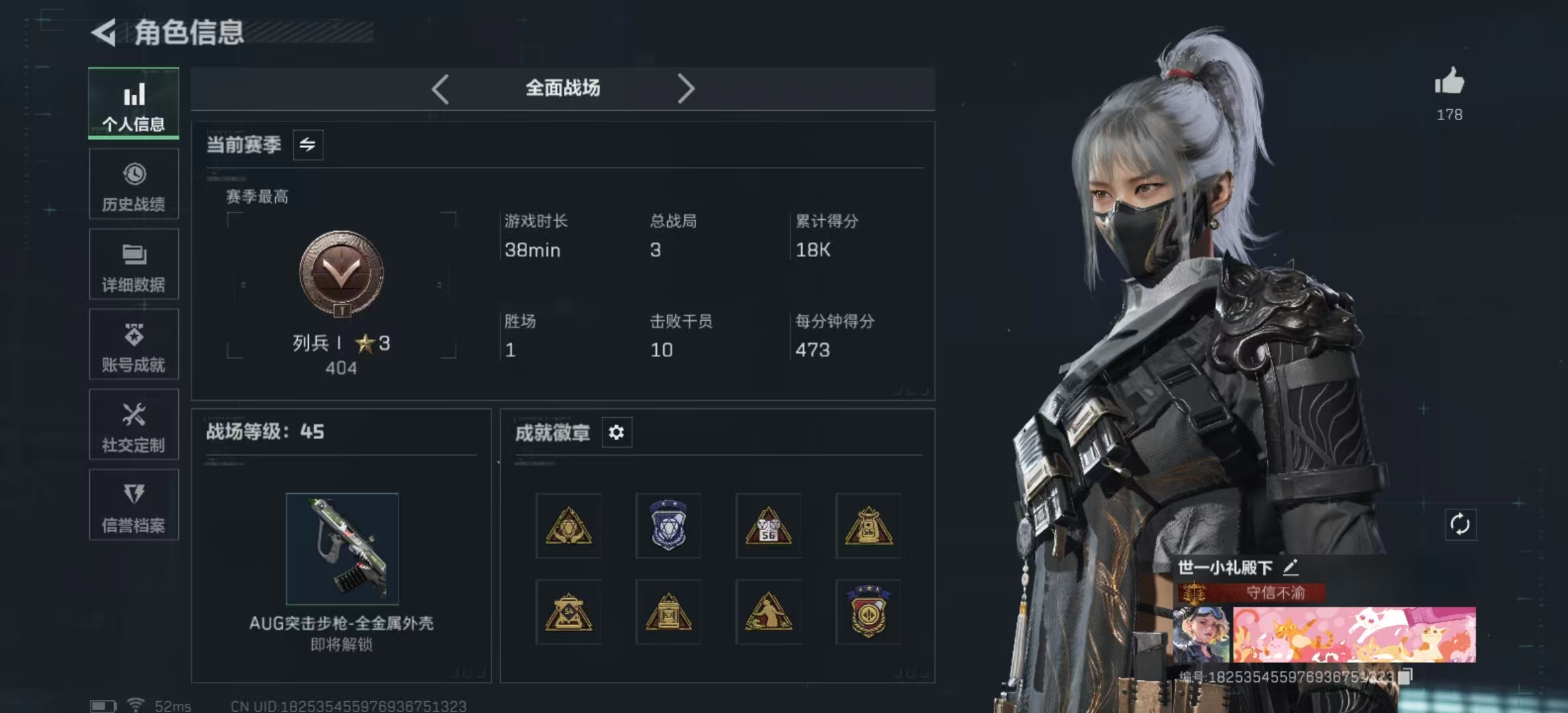Viewport: 1568px width, 713px height.
Task: Click the blue shield achievement badge
Action: coord(668,525)
